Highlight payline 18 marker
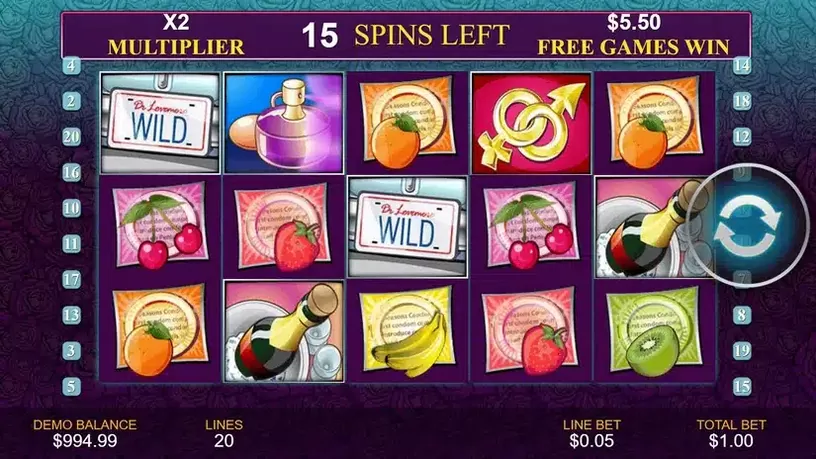Viewport: 816px width, 459px height. coord(742,101)
